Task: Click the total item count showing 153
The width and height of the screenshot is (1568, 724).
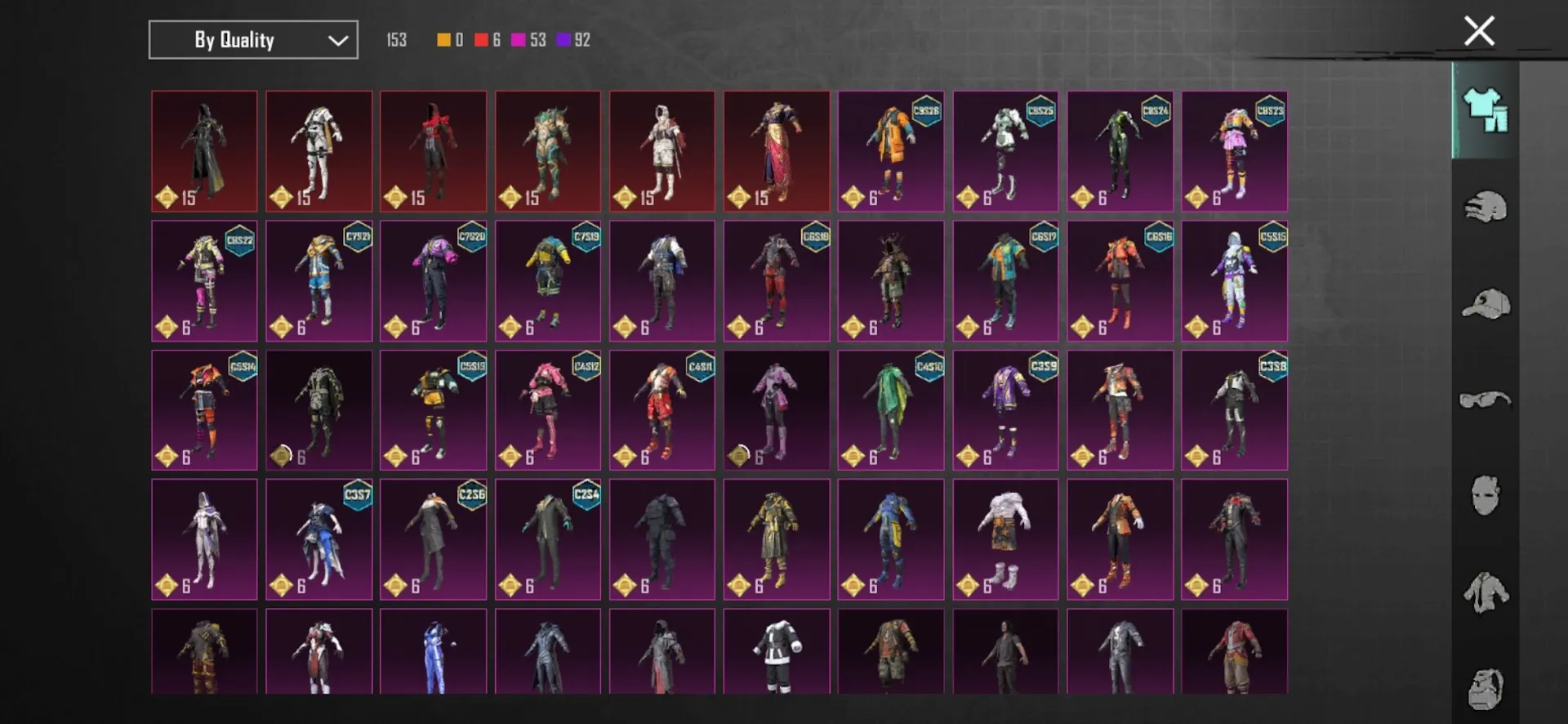Action: 396,39
